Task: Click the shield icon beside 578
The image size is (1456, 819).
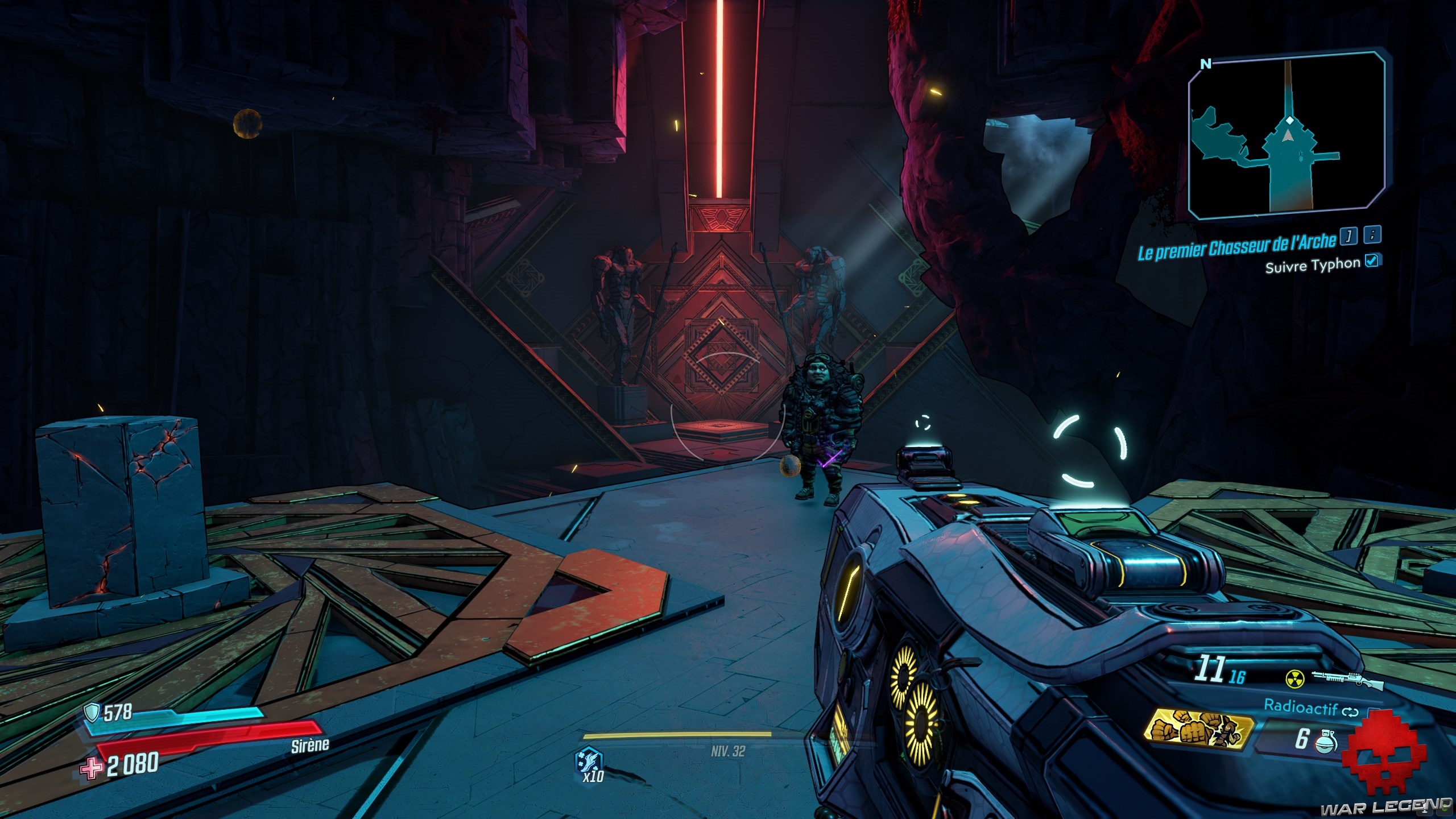Action: click(92, 711)
